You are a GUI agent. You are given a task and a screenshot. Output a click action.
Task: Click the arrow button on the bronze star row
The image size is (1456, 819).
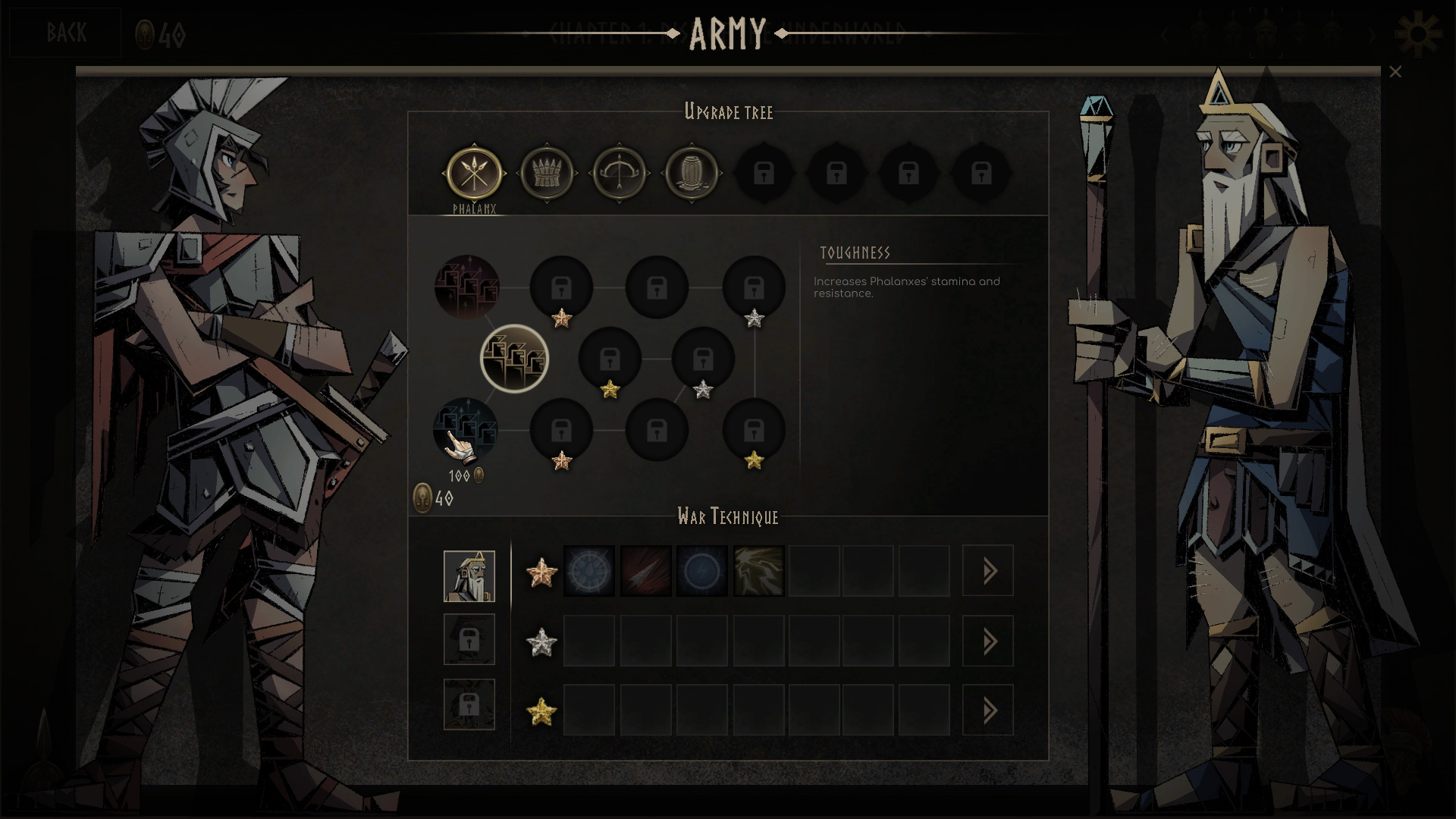[x=987, y=571]
